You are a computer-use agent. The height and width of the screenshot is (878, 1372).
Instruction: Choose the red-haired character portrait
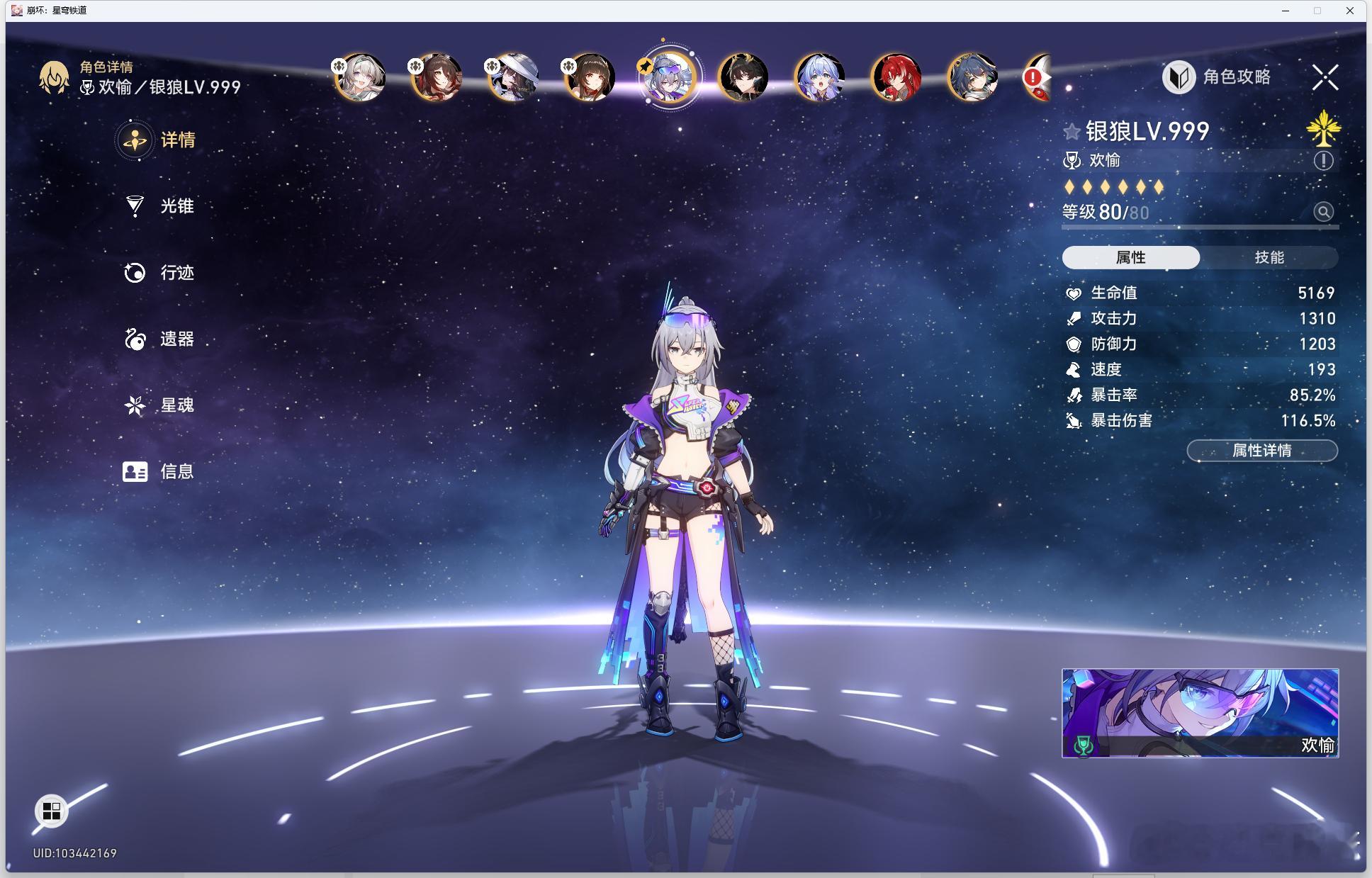pos(896,77)
